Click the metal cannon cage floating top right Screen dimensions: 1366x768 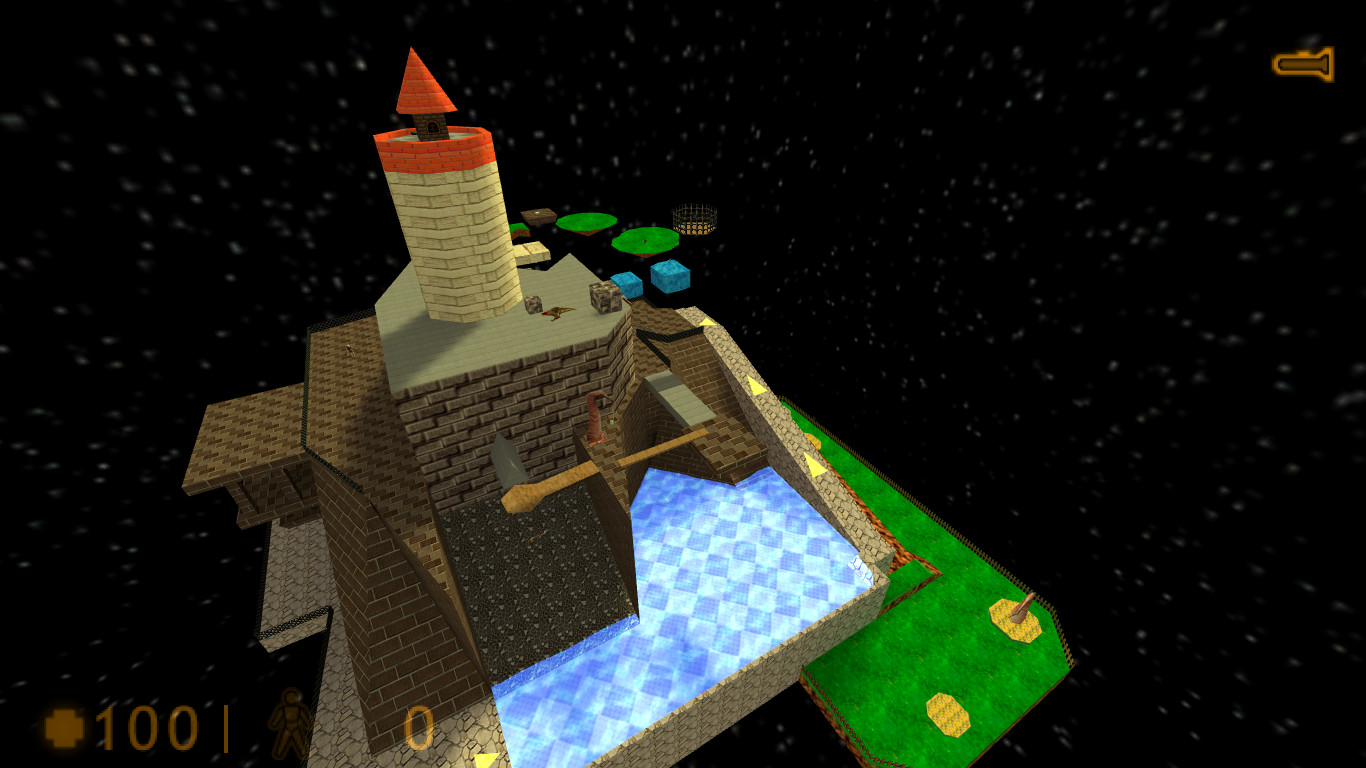(694, 218)
